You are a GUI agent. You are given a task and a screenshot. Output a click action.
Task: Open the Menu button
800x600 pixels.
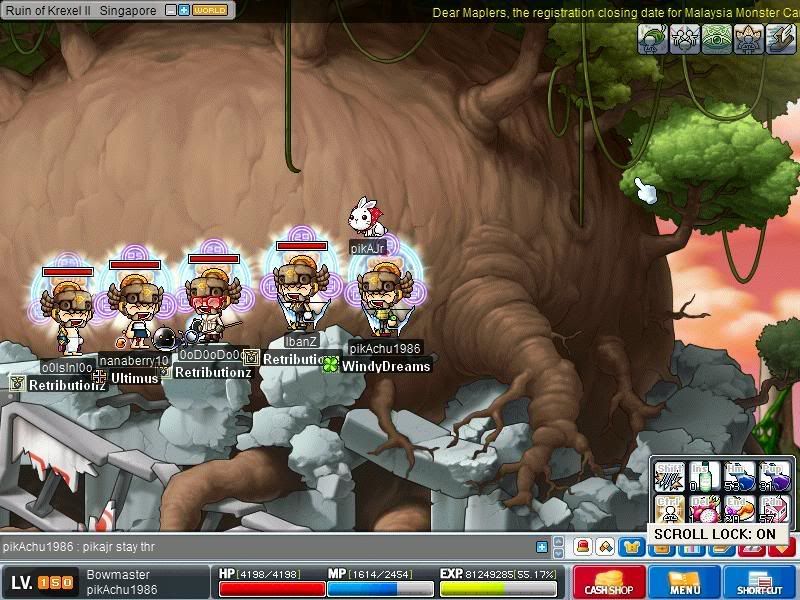(685, 583)
